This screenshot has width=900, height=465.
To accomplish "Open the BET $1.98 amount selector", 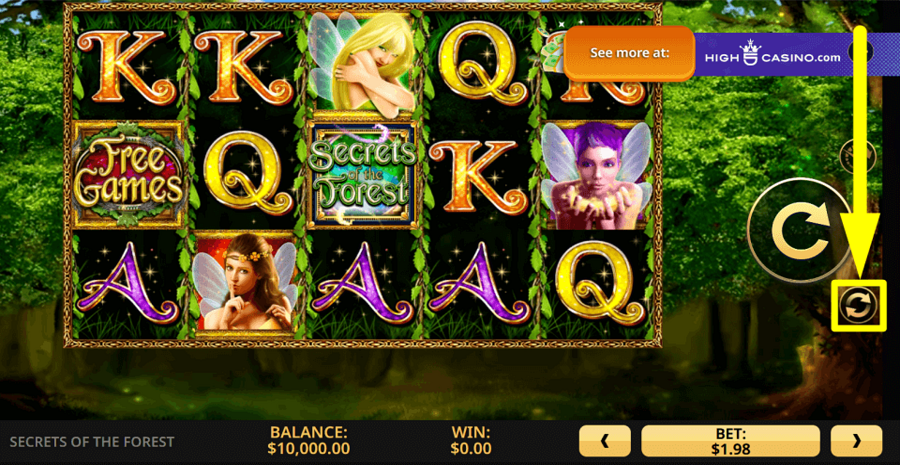I will 730,440.
